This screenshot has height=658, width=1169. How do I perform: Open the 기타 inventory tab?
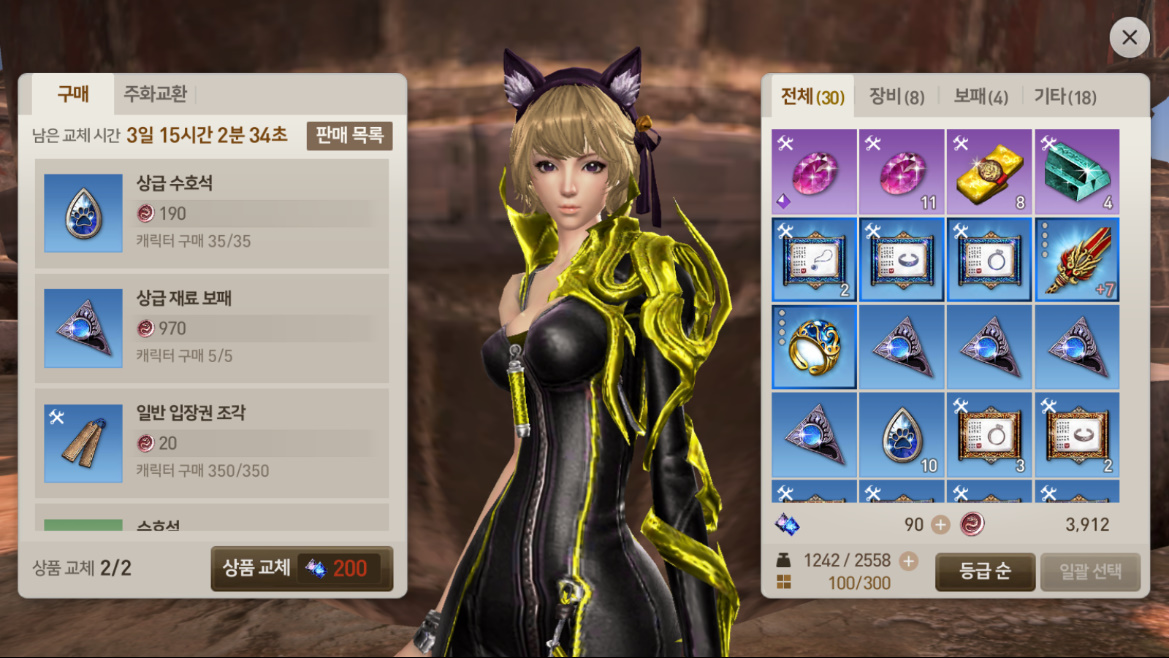[1065, 97]
